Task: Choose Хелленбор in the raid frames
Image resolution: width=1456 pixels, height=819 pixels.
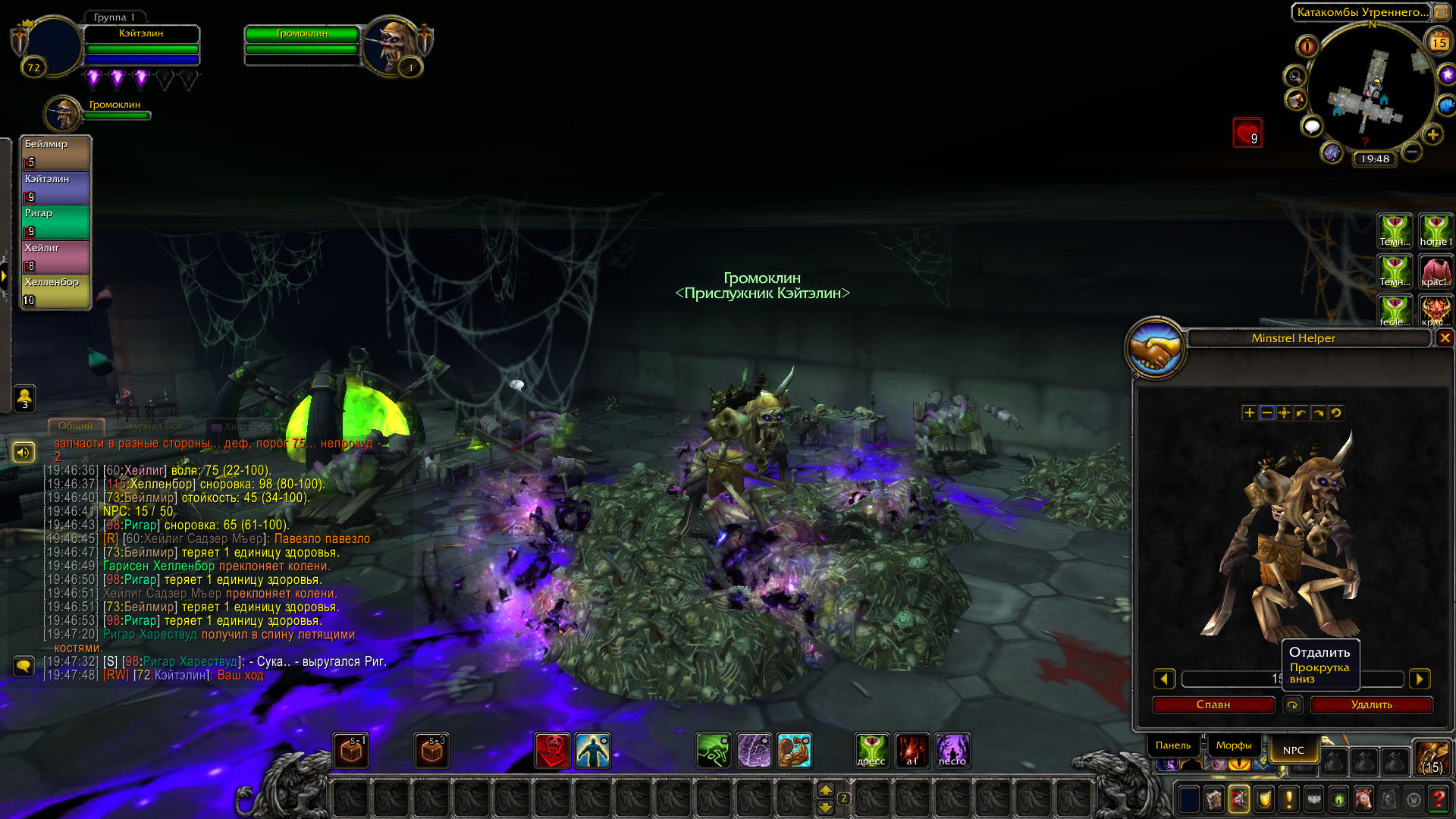Action: click(x=56, y=291)
